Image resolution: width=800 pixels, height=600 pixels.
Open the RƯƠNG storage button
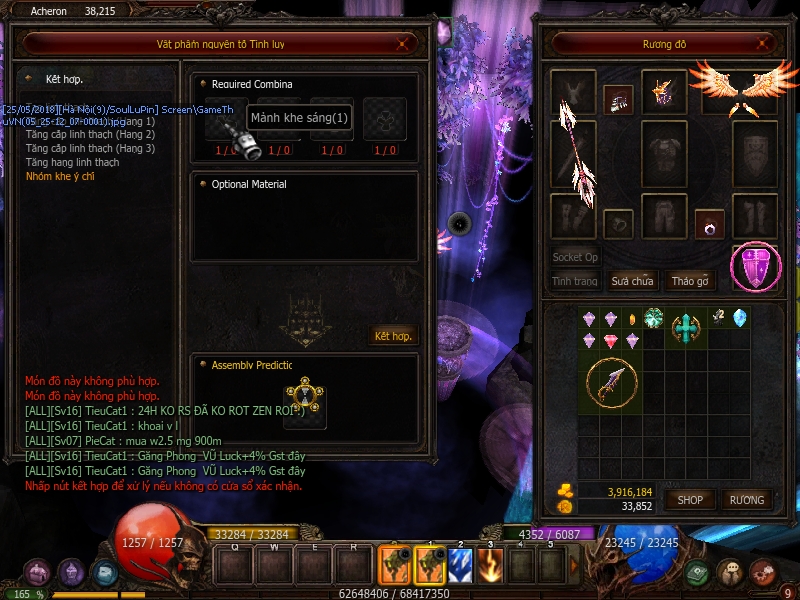[x=746, y=499]
